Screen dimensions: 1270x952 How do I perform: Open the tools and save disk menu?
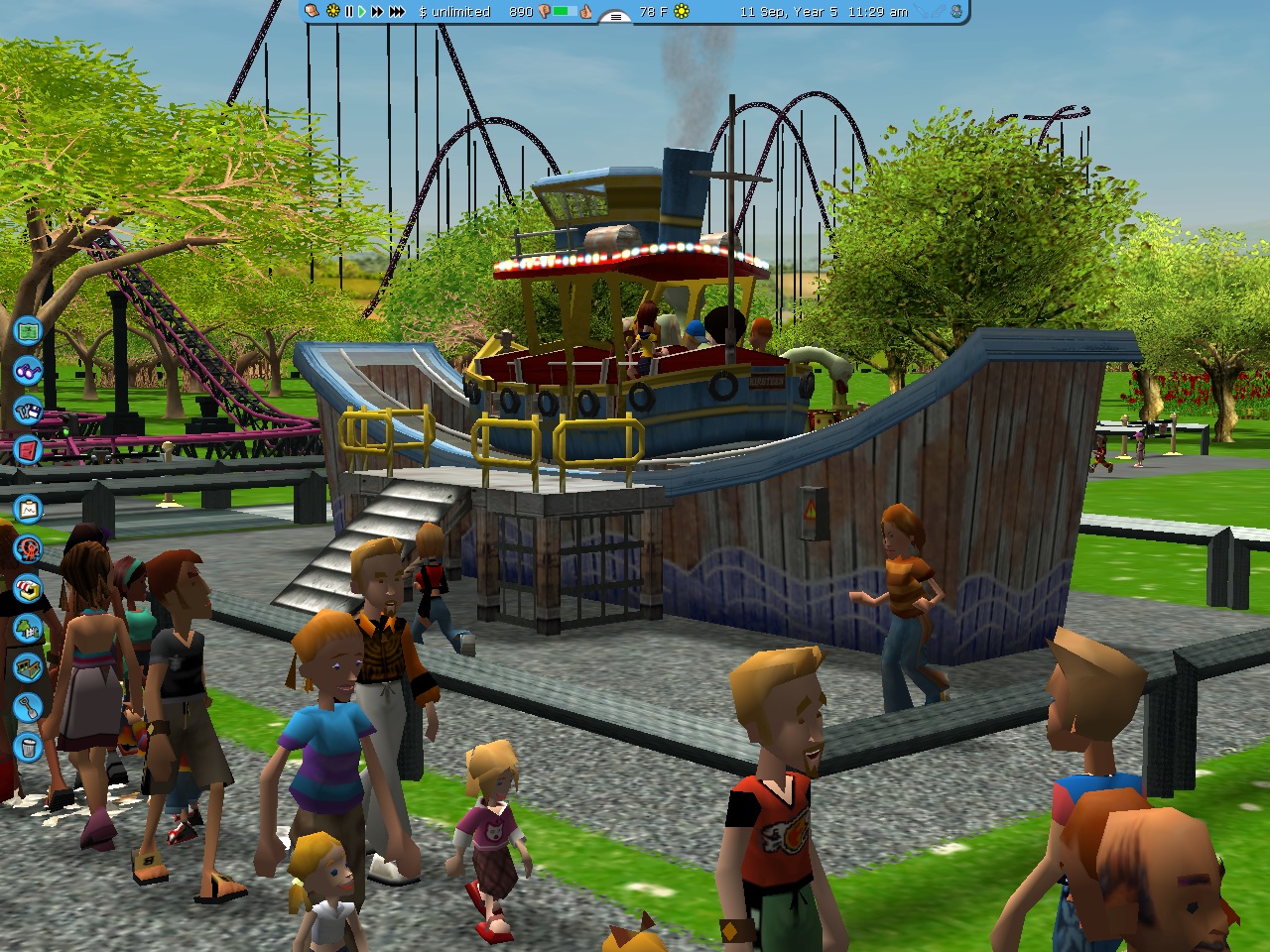[28, 410]
